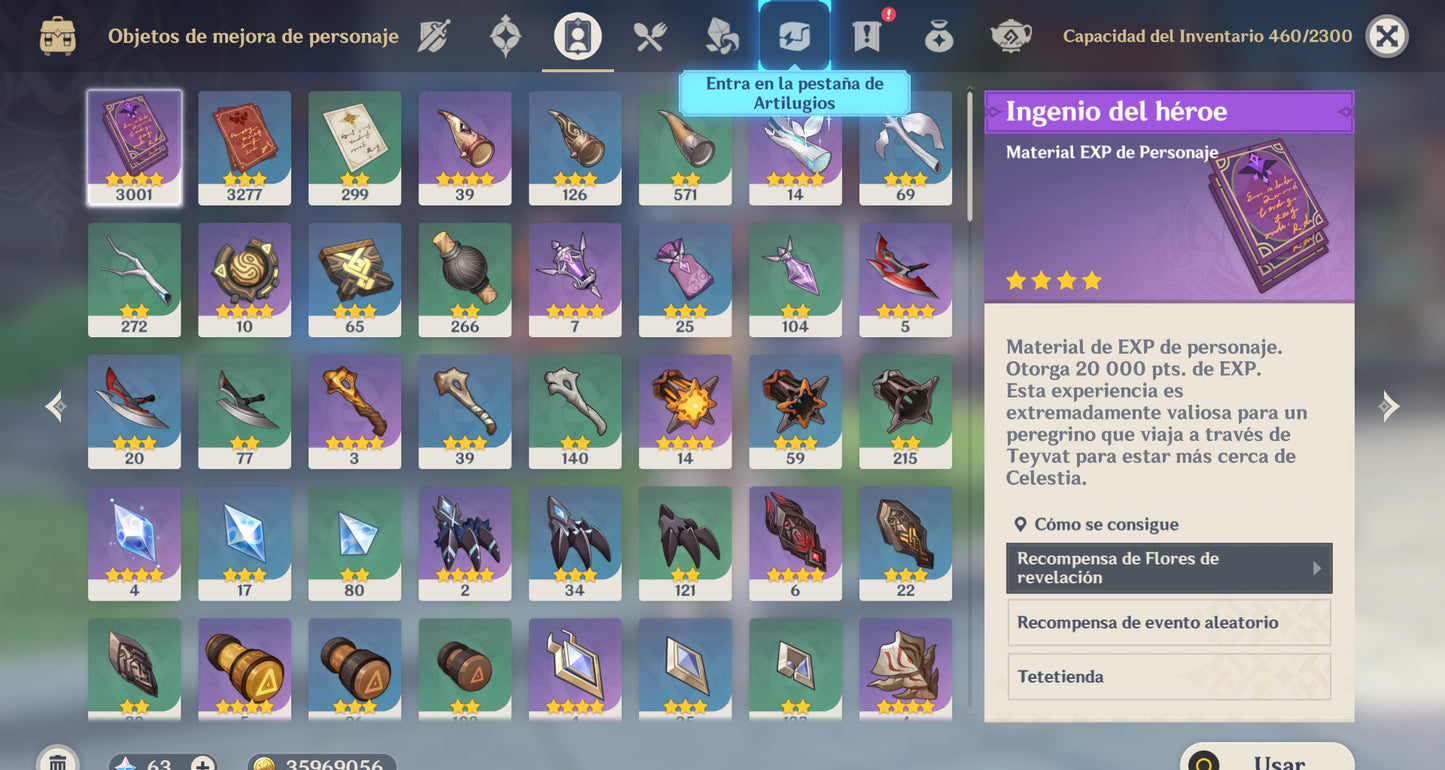Click the right page navigation arrow

click(1389, 406)
